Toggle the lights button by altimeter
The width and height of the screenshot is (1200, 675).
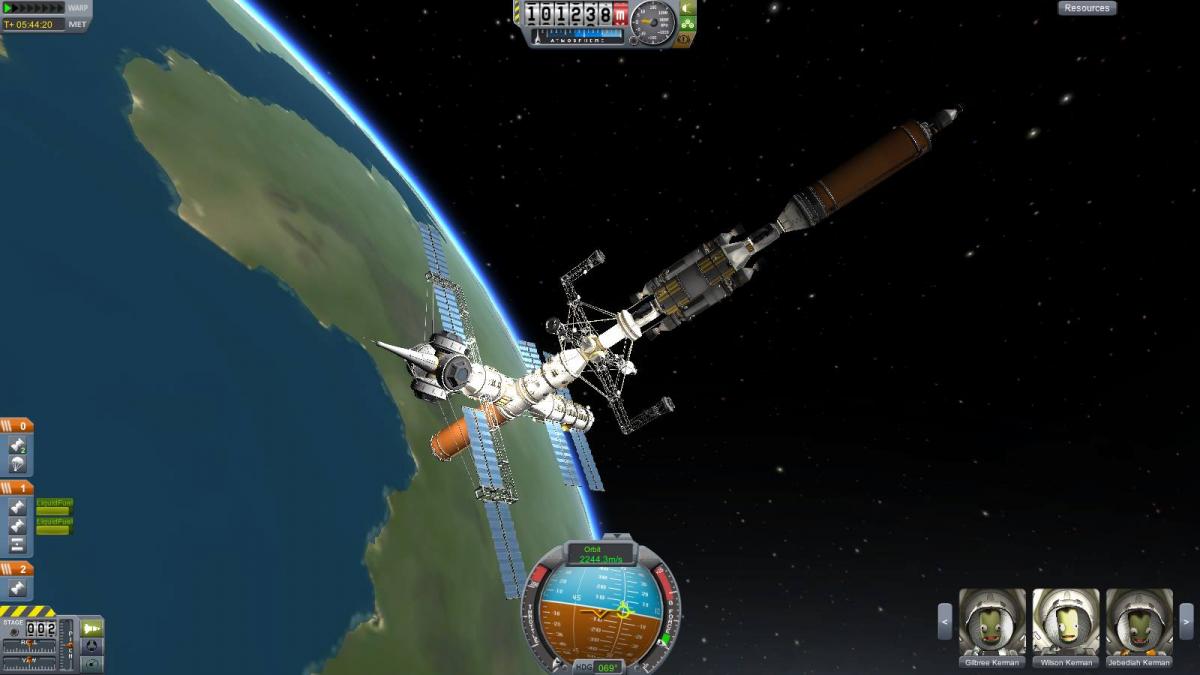coord(688,9)
